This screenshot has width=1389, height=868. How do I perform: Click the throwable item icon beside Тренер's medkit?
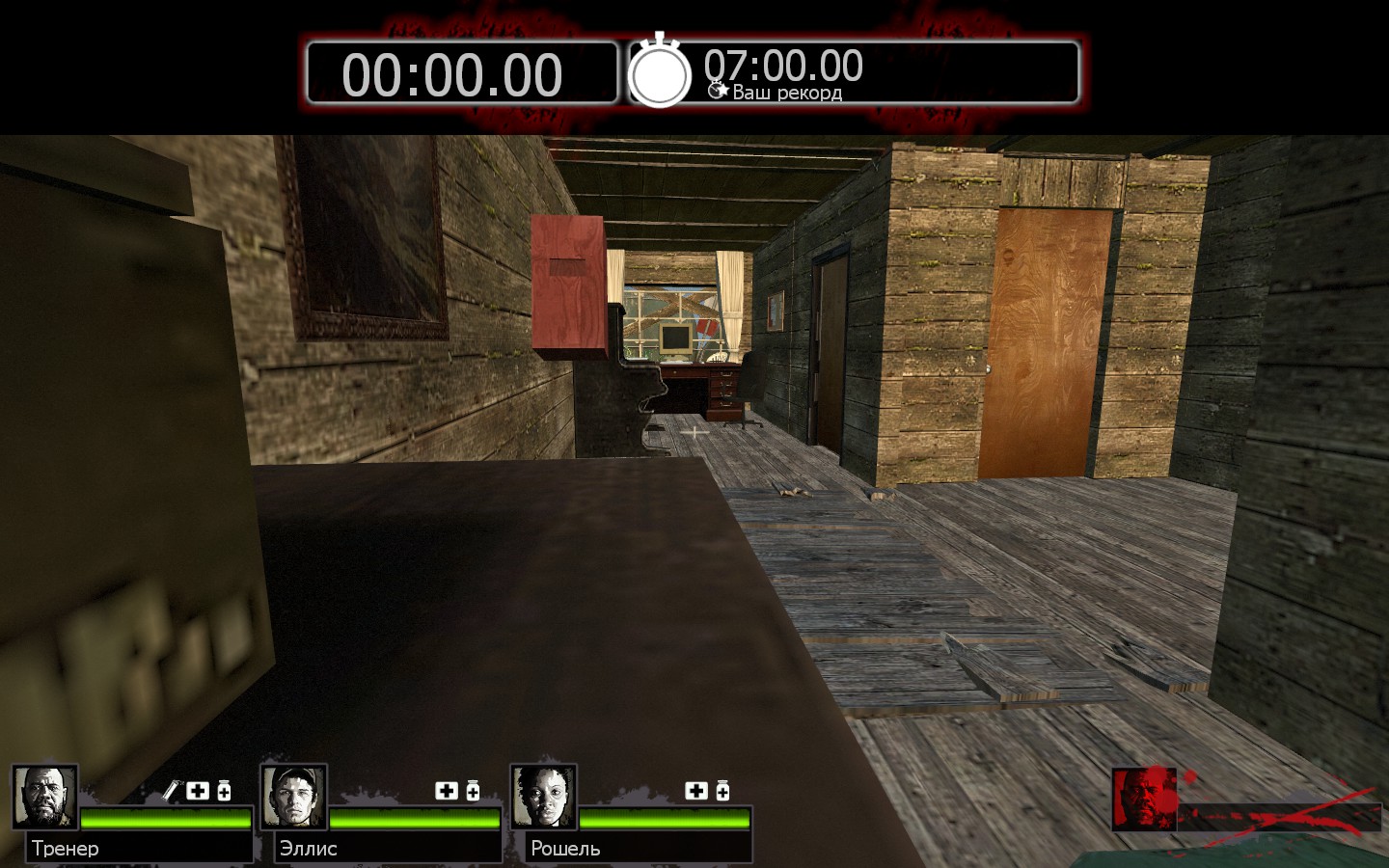tap(172, 791)
